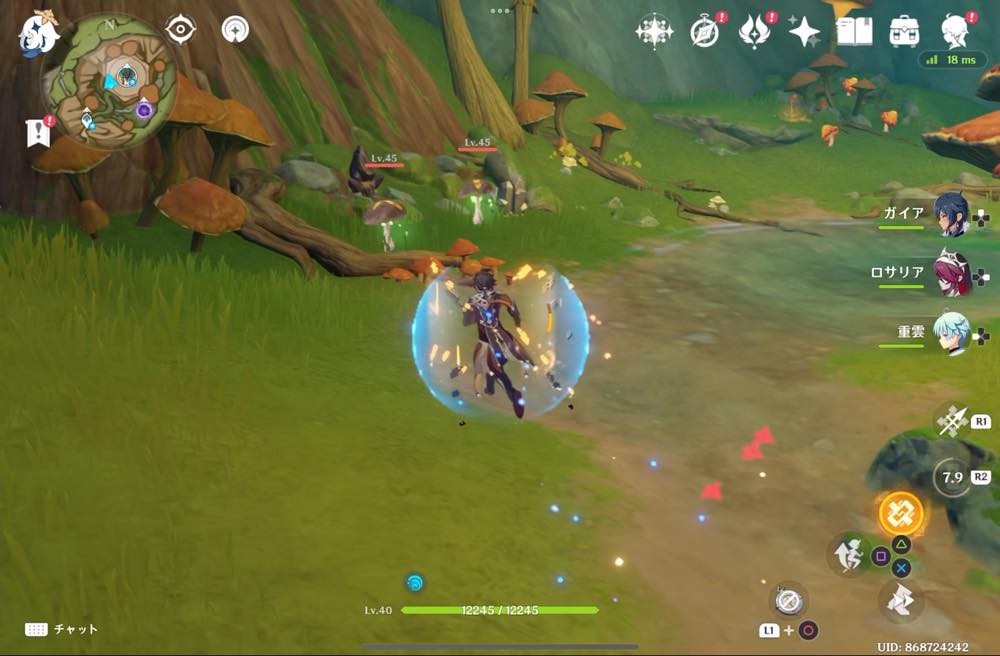Open the Paimon main menu

[39, 33]
